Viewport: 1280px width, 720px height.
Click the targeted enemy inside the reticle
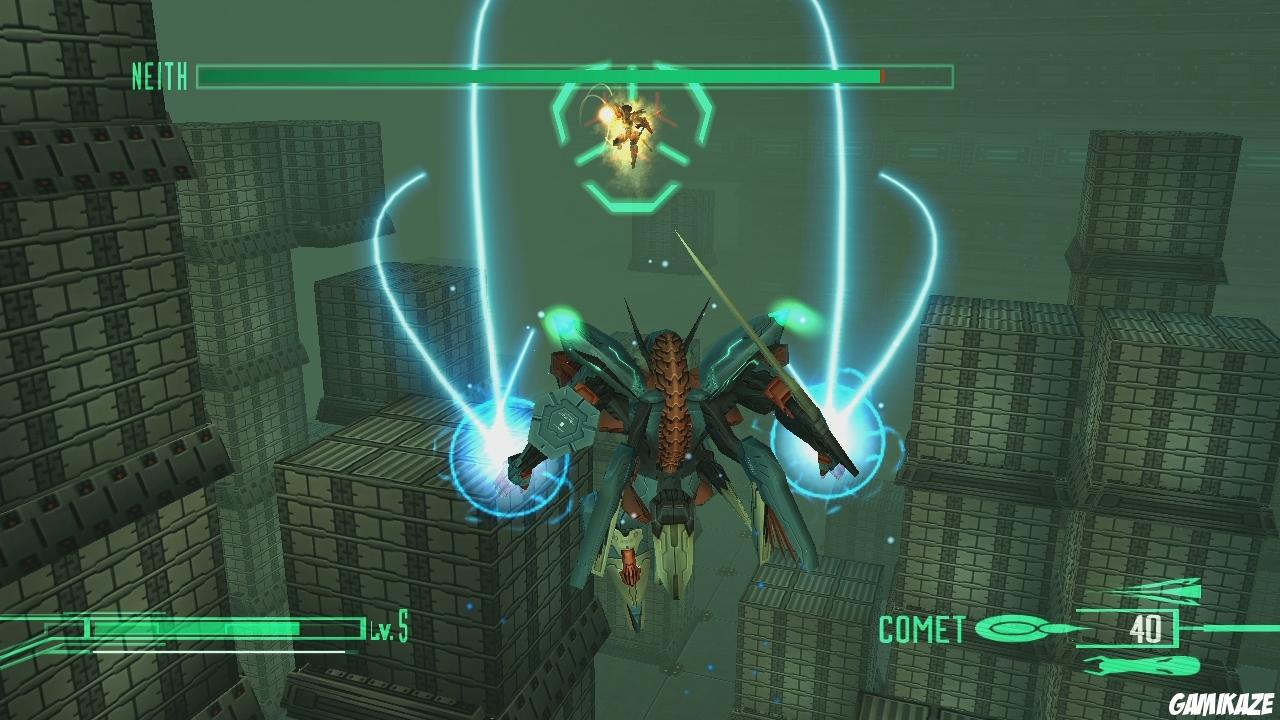[629, 127]
